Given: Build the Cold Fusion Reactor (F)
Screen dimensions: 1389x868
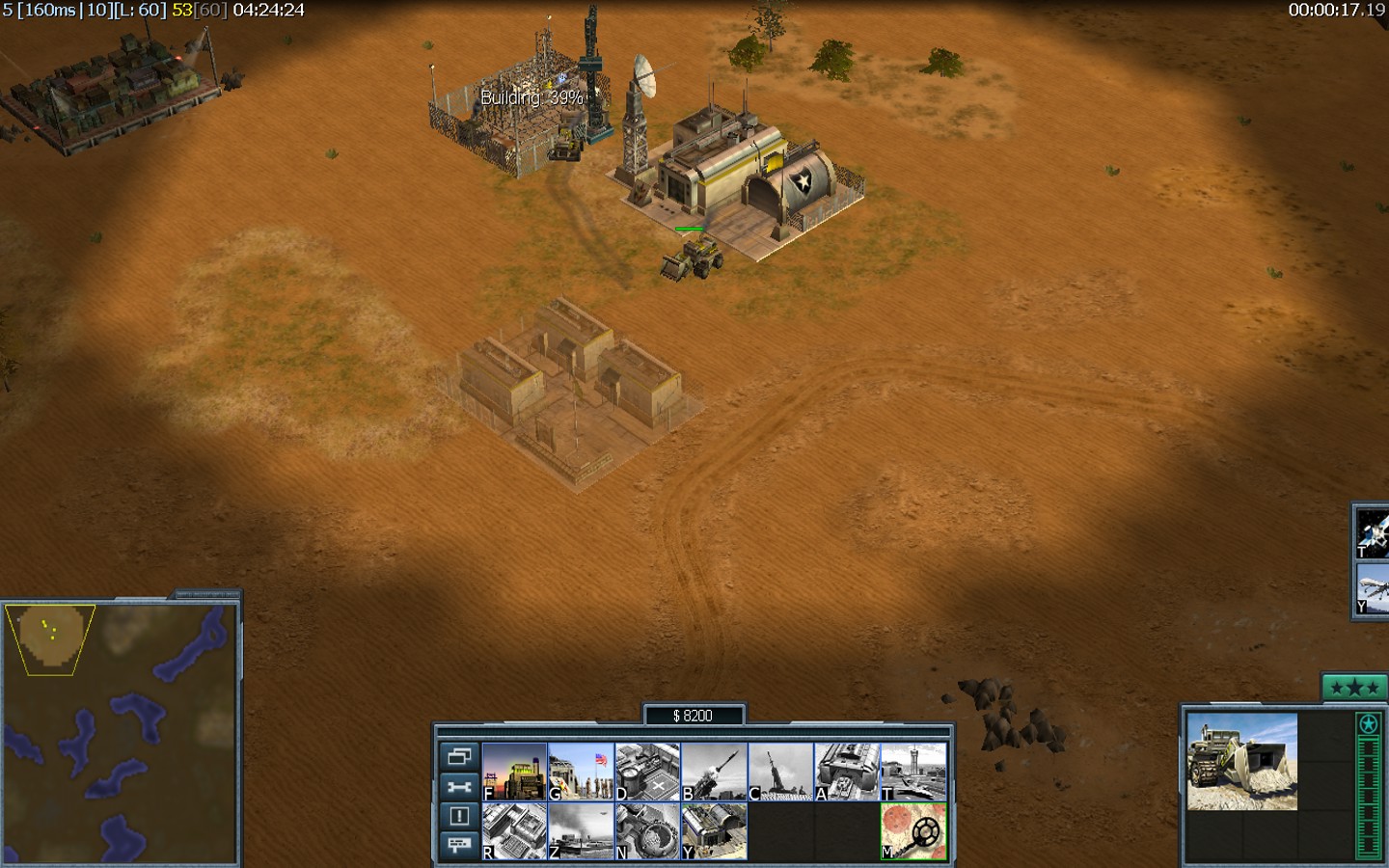Looking at the screenshot, I should tap(514, 771).
